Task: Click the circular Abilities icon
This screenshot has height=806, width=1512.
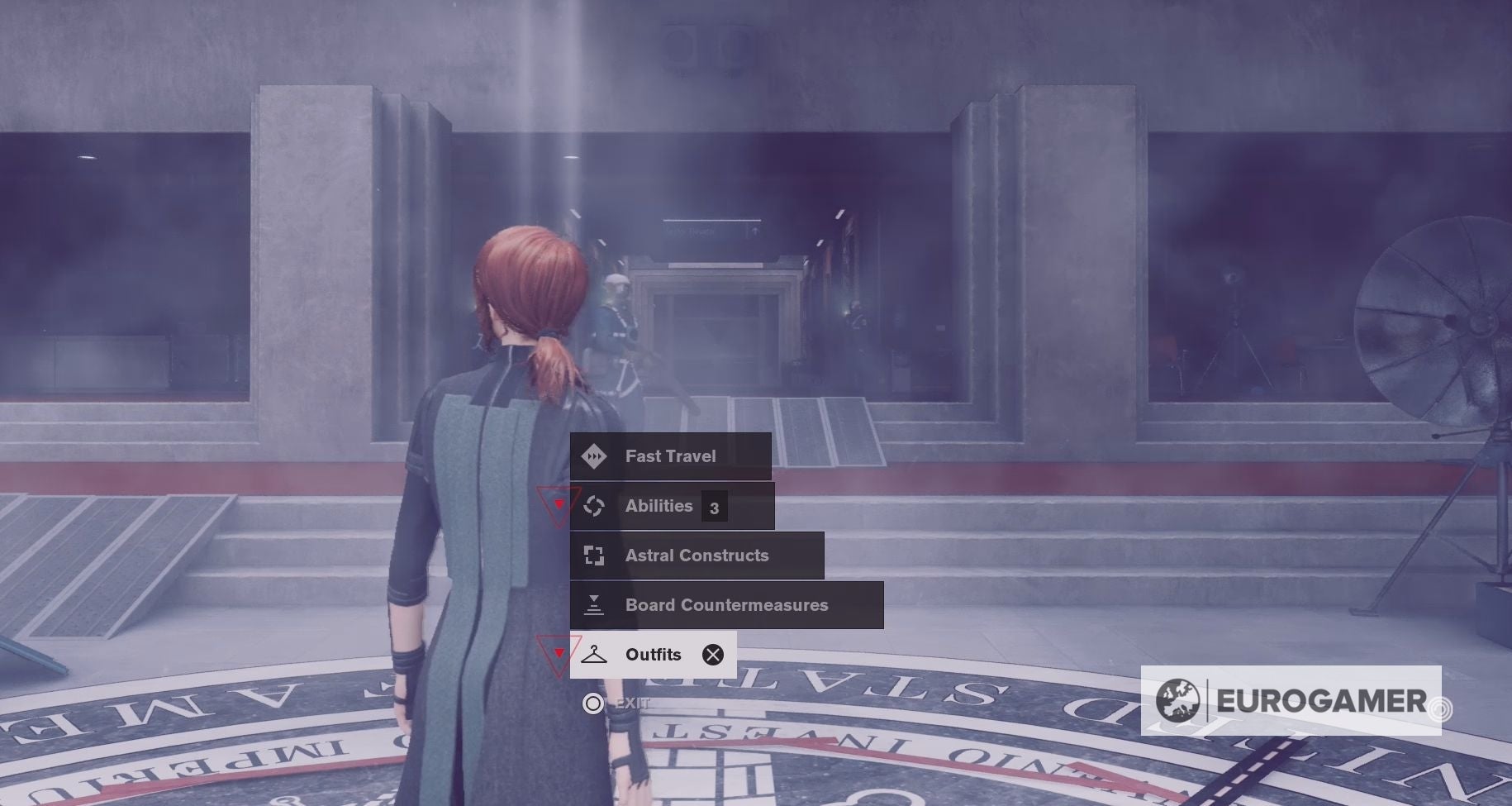Action: click(594, 505)
